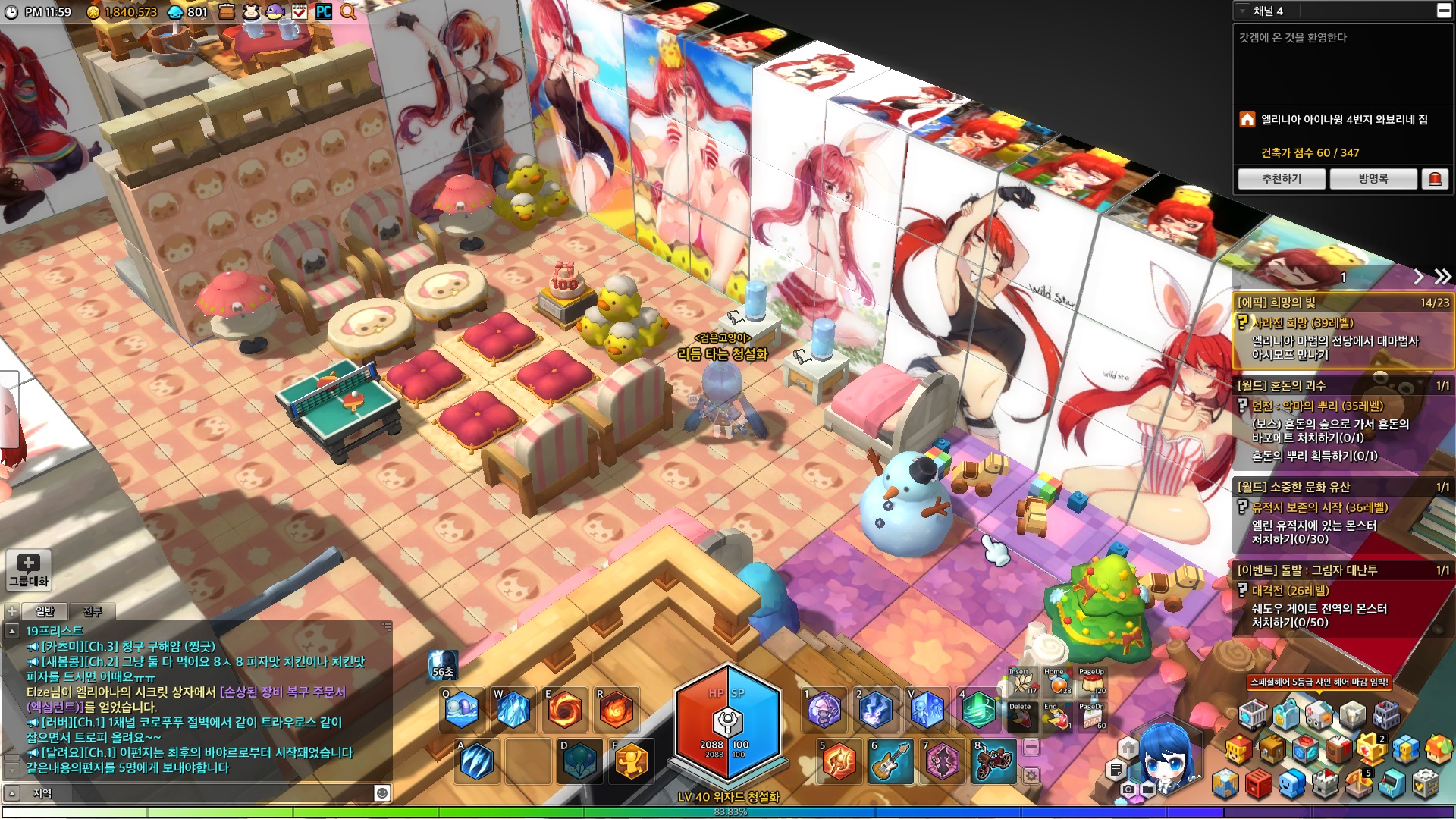This screenshot has height=819, width=1456.
Task: Activate the fire vortex skill on E
Action: click(x=564, y=711)
